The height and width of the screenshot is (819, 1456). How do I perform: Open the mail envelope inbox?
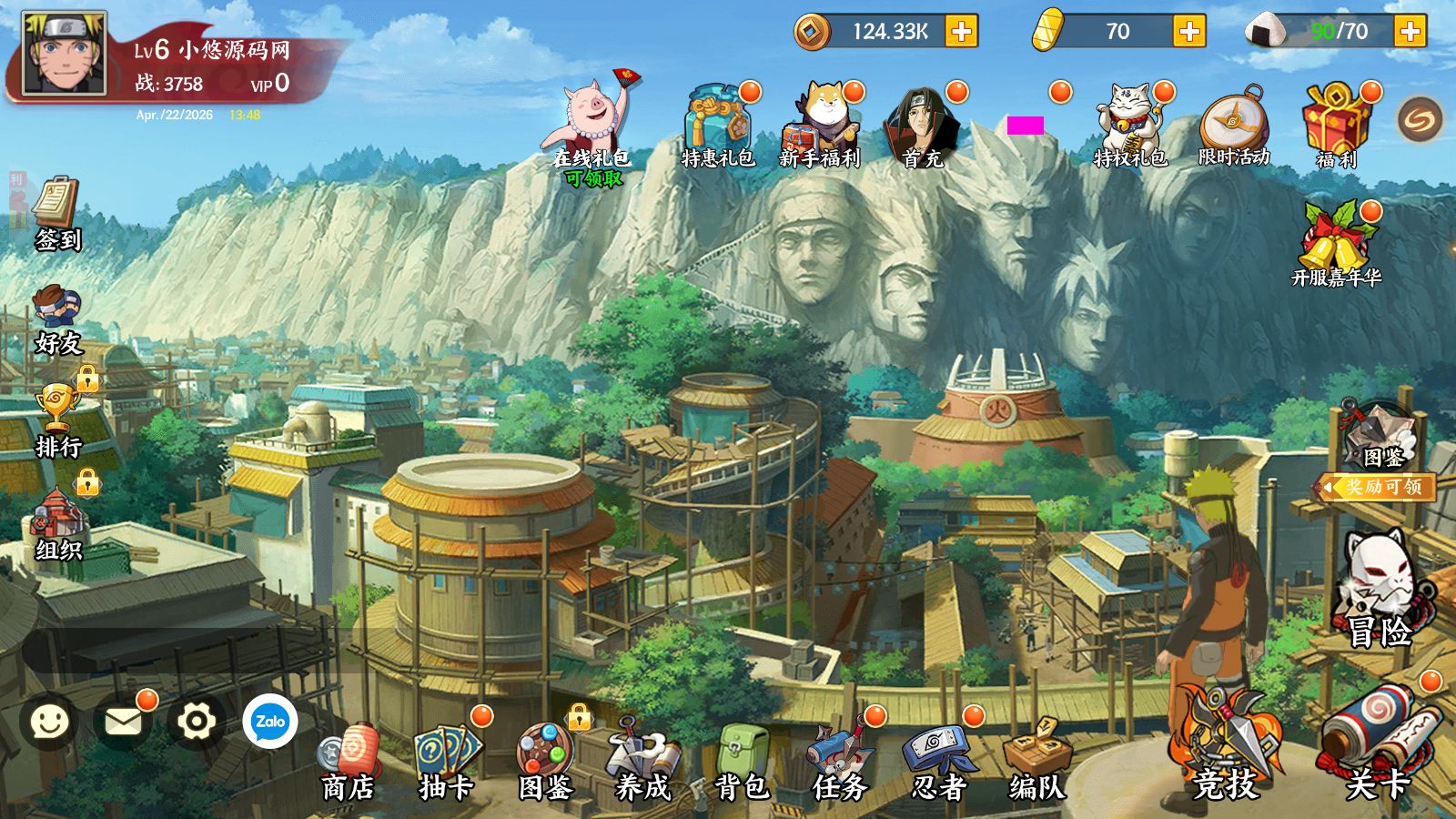pyautogui.click(x=123, y=722)
